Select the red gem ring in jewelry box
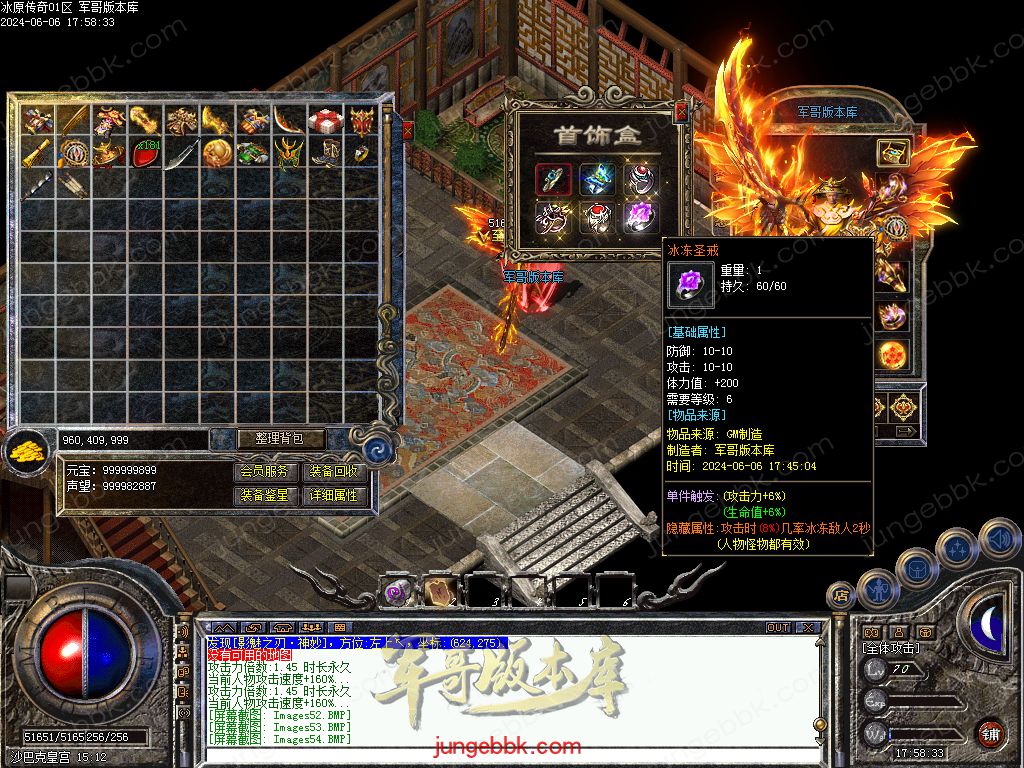This screenshot has width=1024, height=768. [596, 216]
